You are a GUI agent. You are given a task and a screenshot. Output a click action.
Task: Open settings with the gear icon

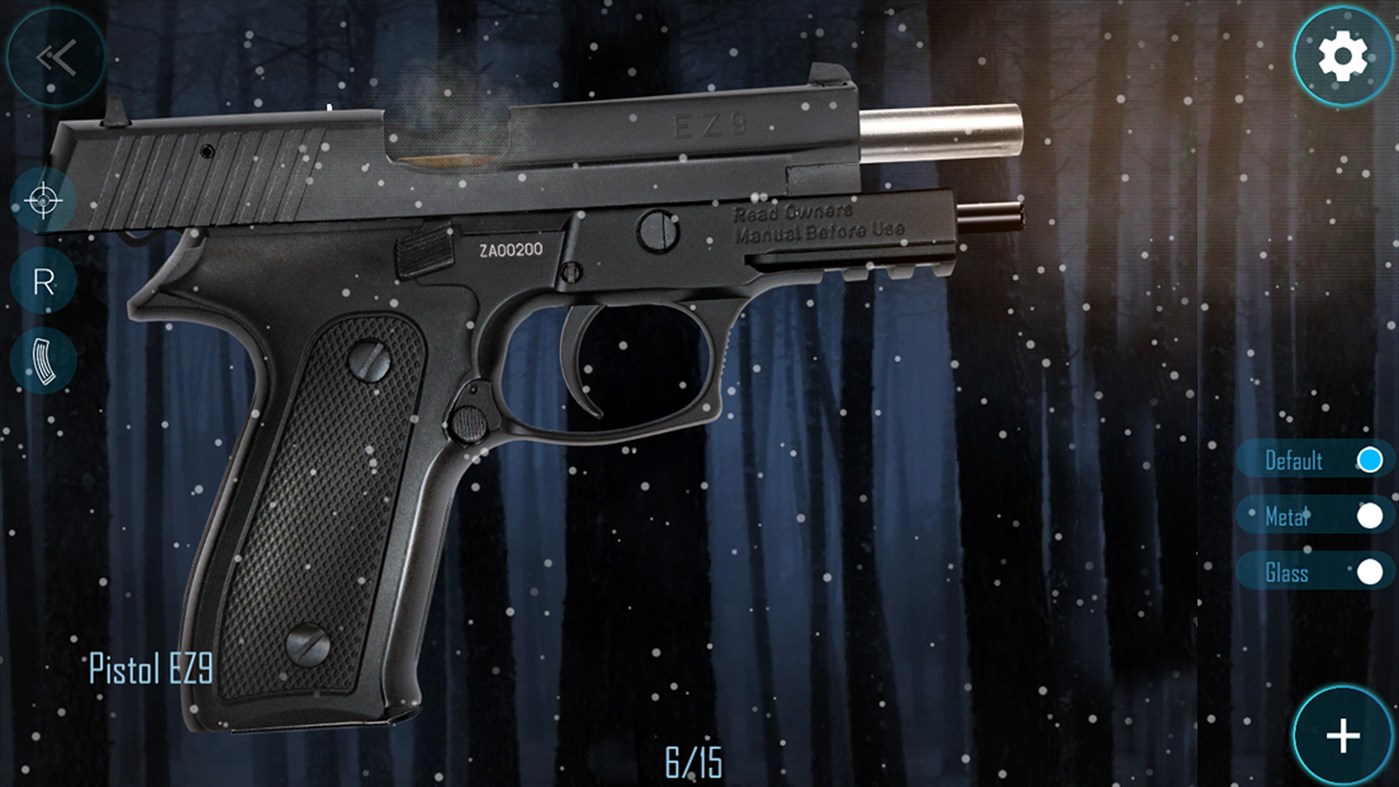(1342, 55)
